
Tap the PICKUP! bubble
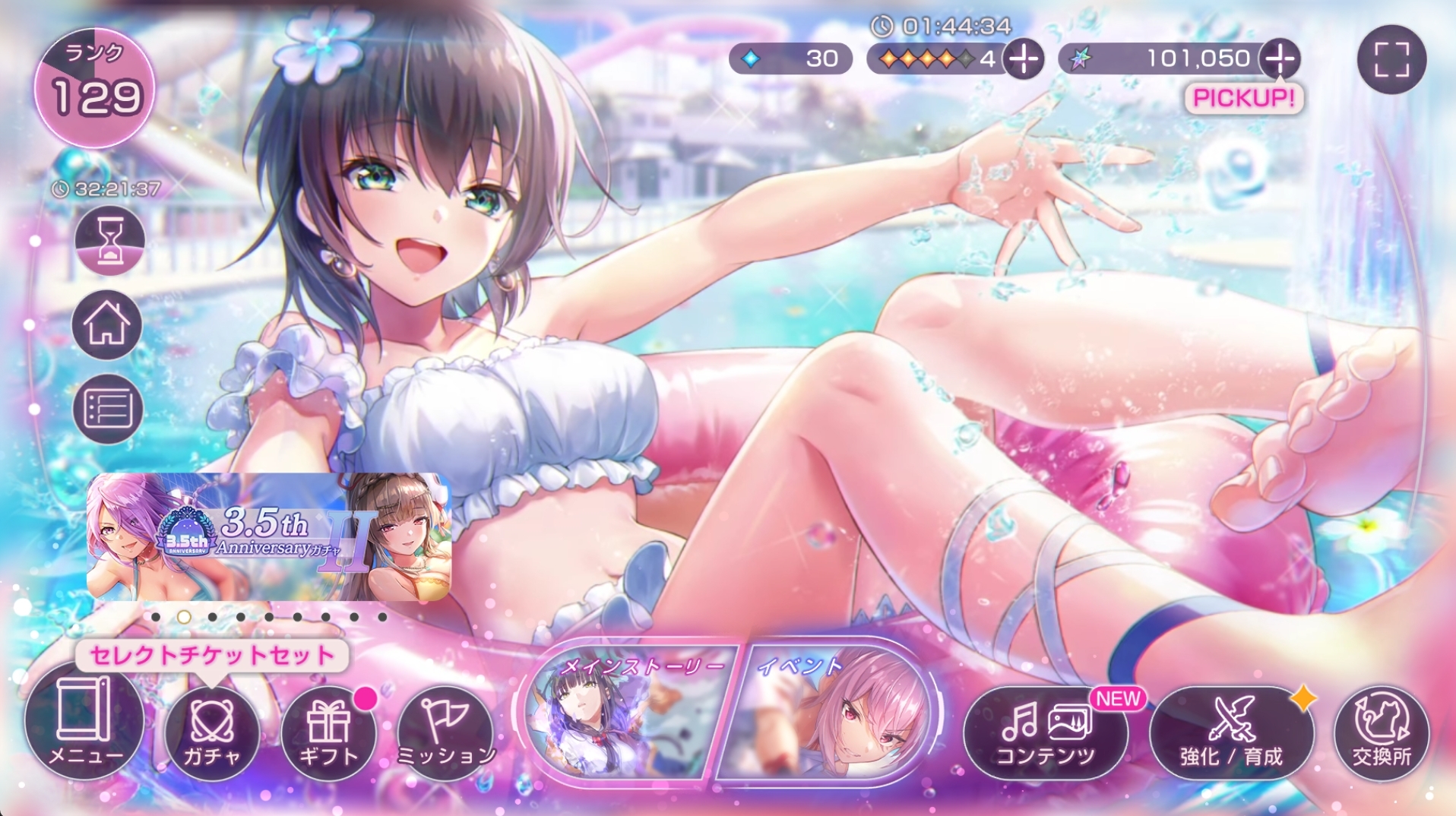1243,98
